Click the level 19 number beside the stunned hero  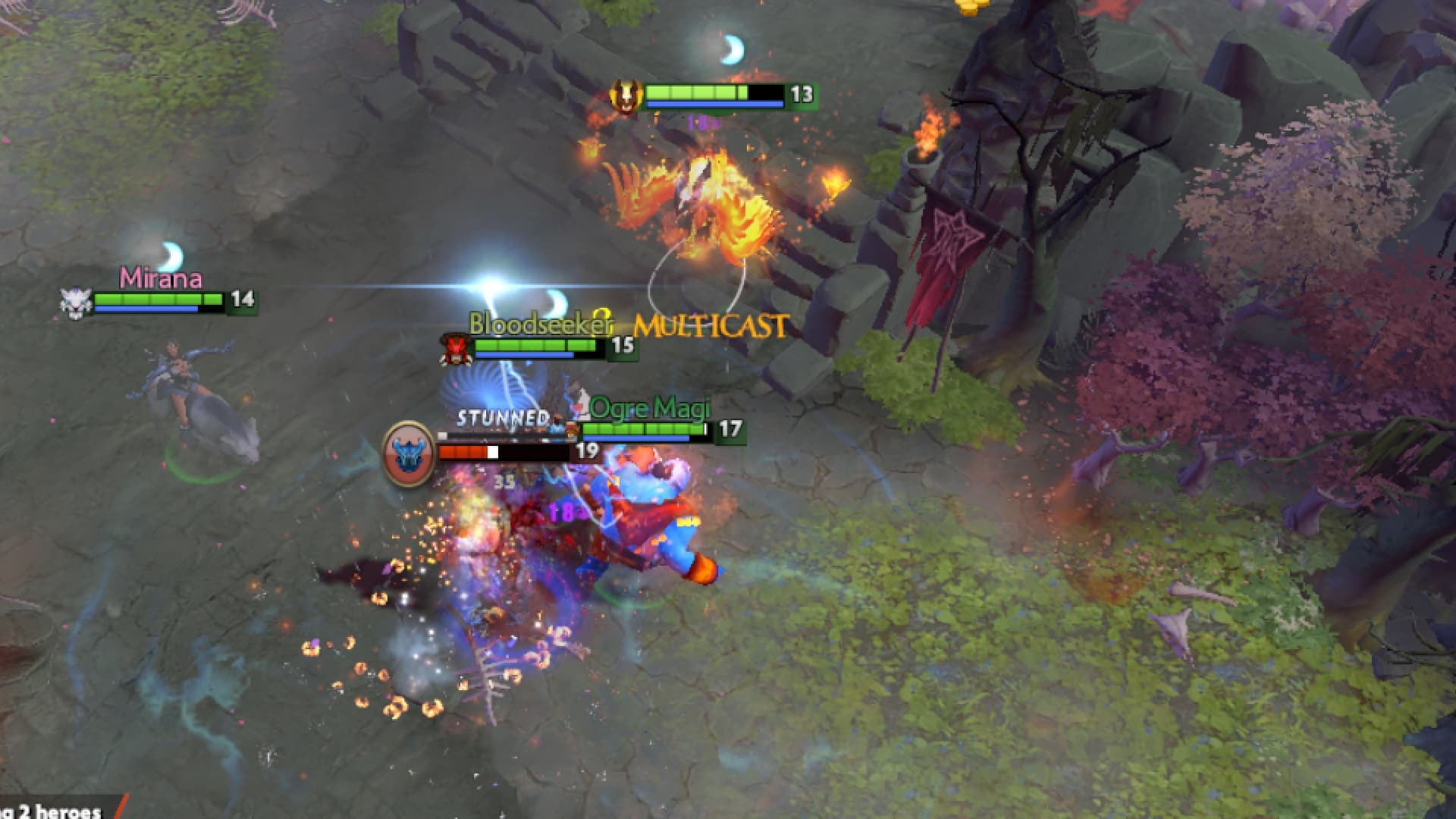click(x=588, y=450)
